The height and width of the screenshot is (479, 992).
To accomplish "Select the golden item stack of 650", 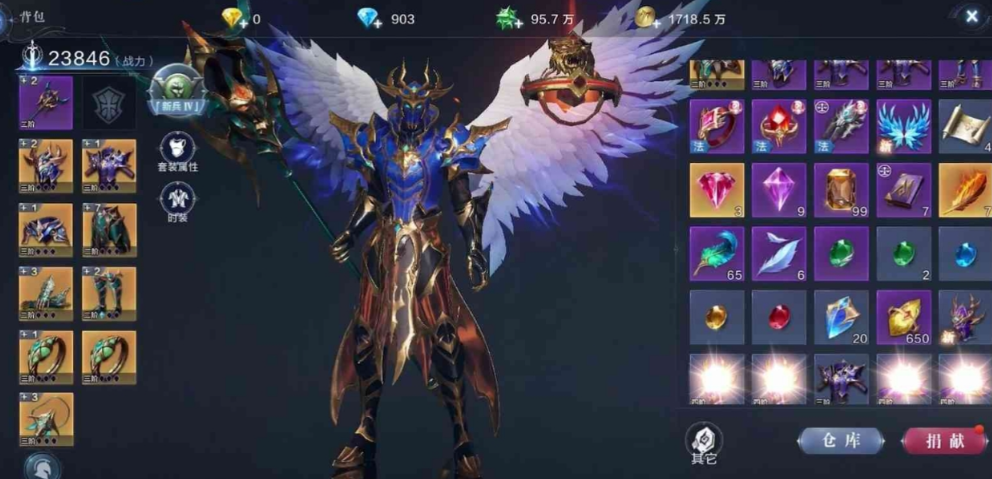I will coord(903,317).
